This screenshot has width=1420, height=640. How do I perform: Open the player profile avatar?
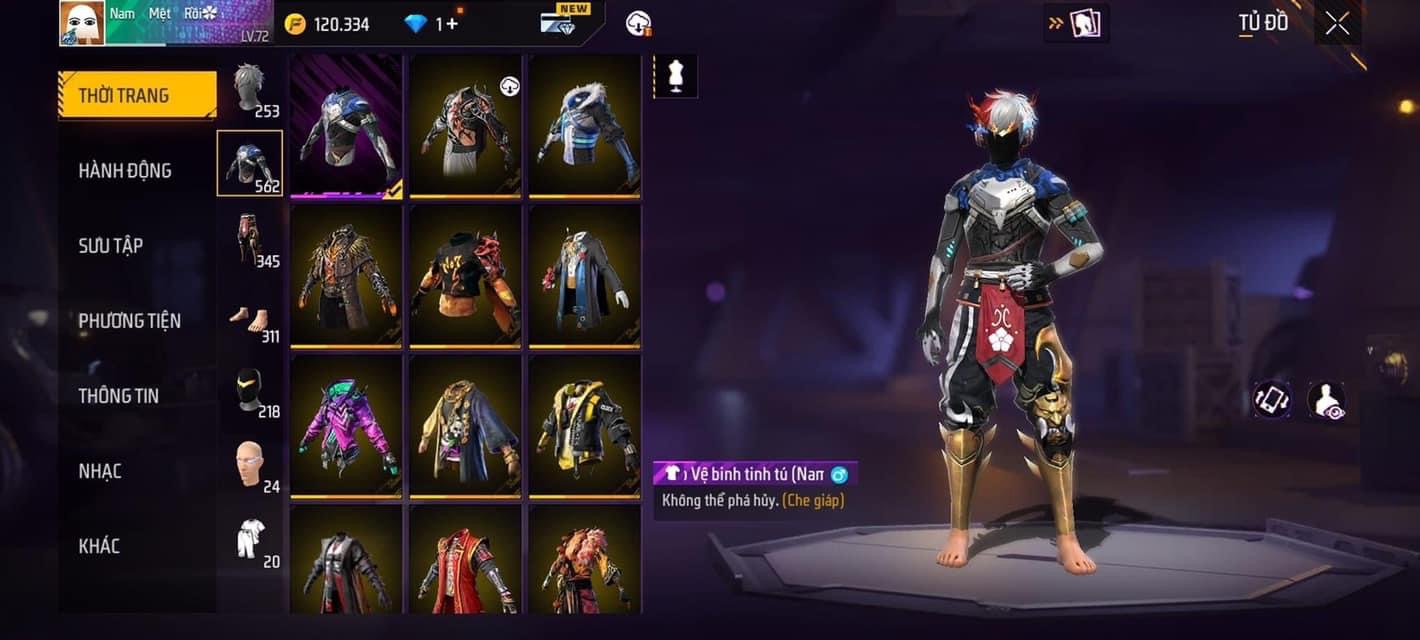(82, 23)
